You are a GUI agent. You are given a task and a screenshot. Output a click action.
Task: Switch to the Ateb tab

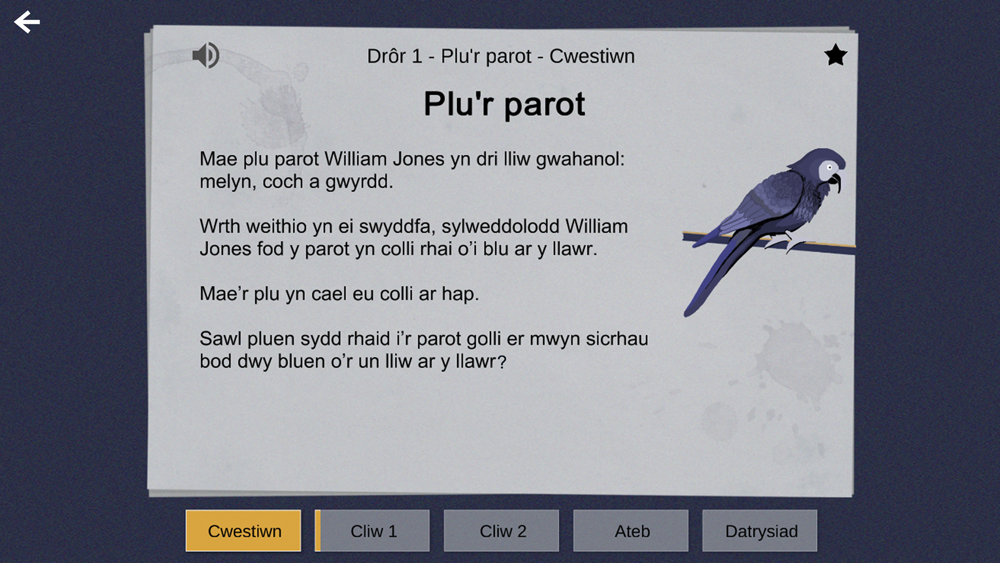631,531
